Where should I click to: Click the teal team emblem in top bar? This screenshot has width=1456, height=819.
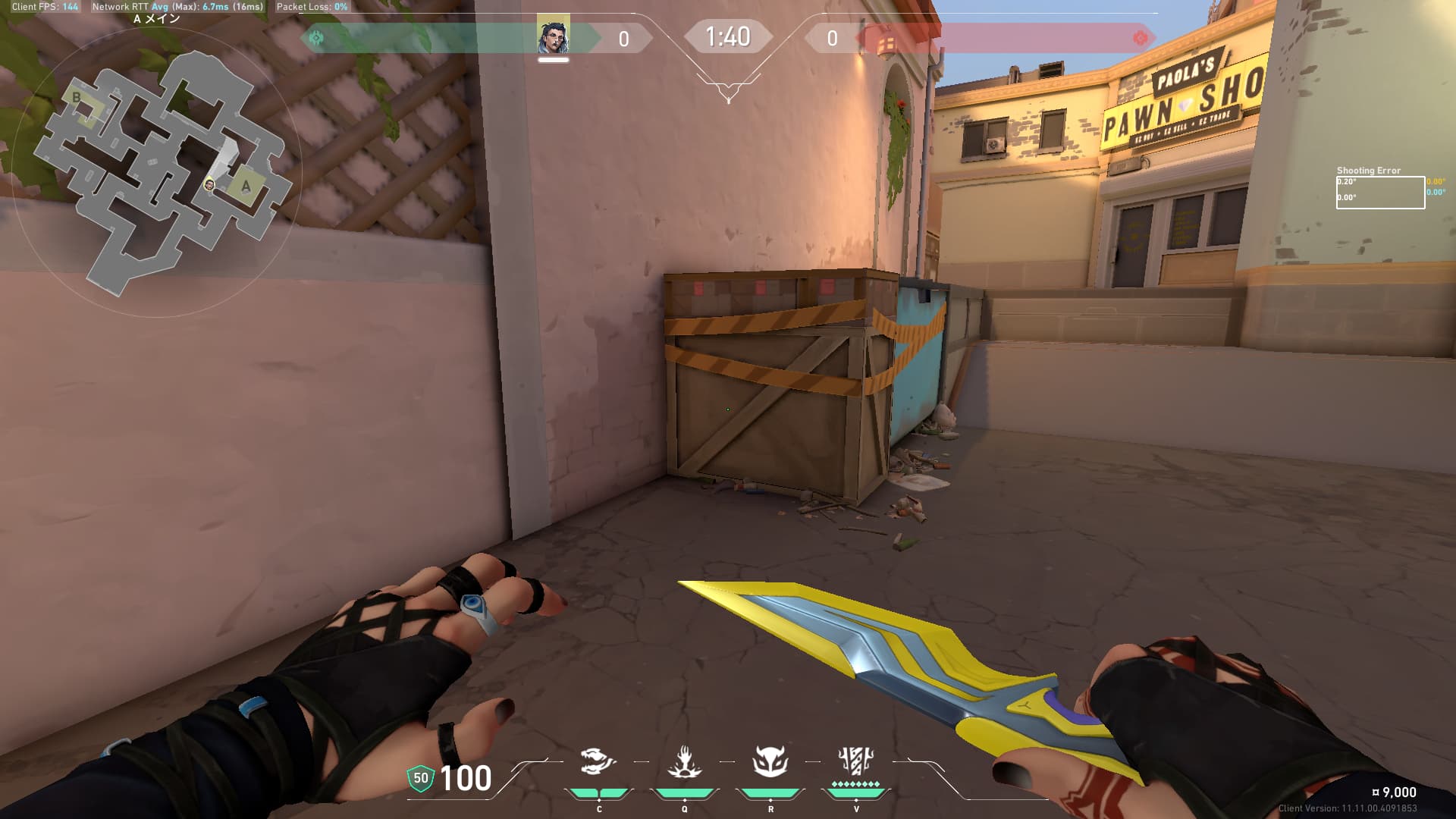click(317, 37)
